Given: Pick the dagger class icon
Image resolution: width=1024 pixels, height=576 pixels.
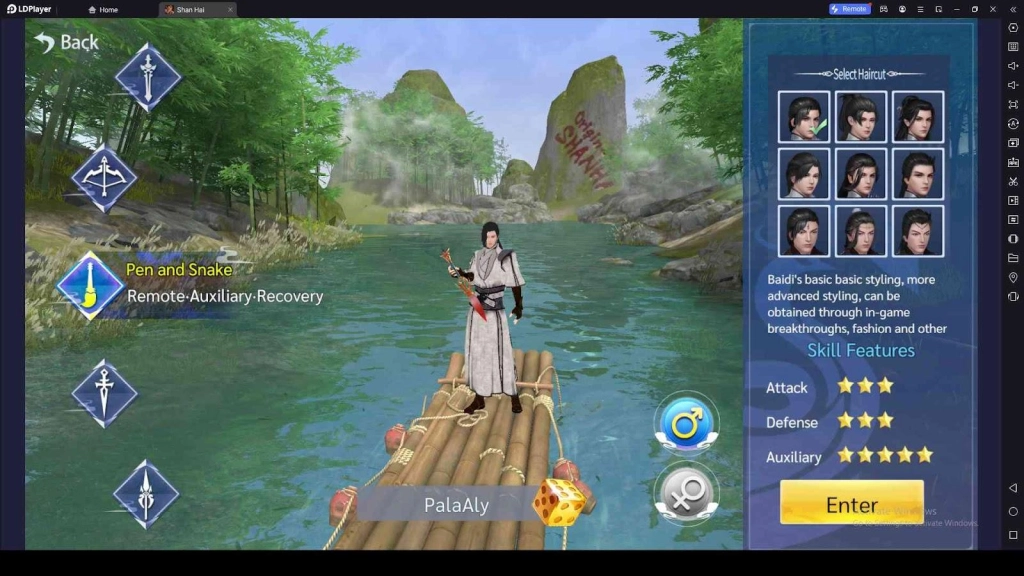Looking at the screenshot, I should pos(104,392).
